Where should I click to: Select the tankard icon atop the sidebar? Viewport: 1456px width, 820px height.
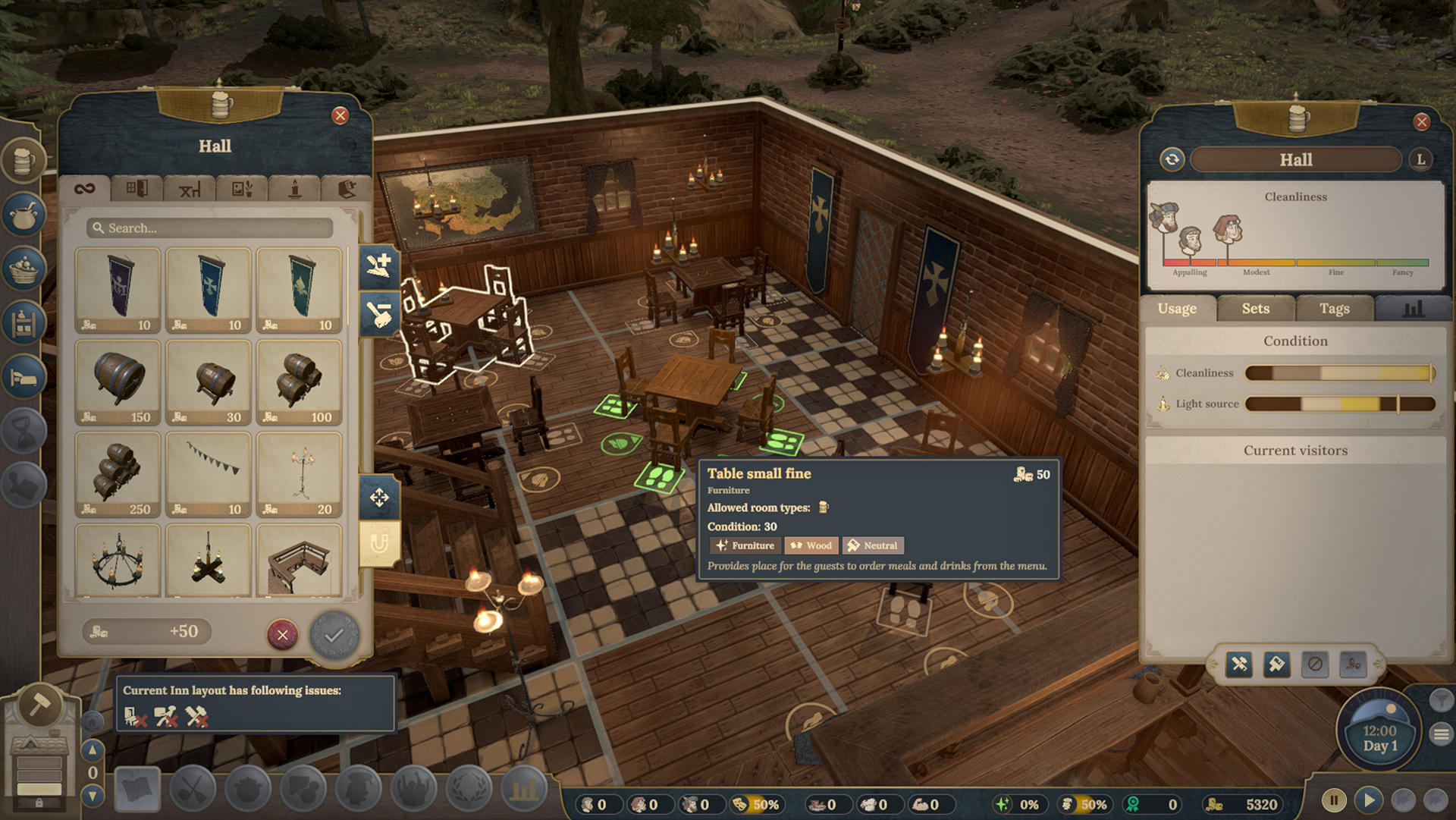24,161
